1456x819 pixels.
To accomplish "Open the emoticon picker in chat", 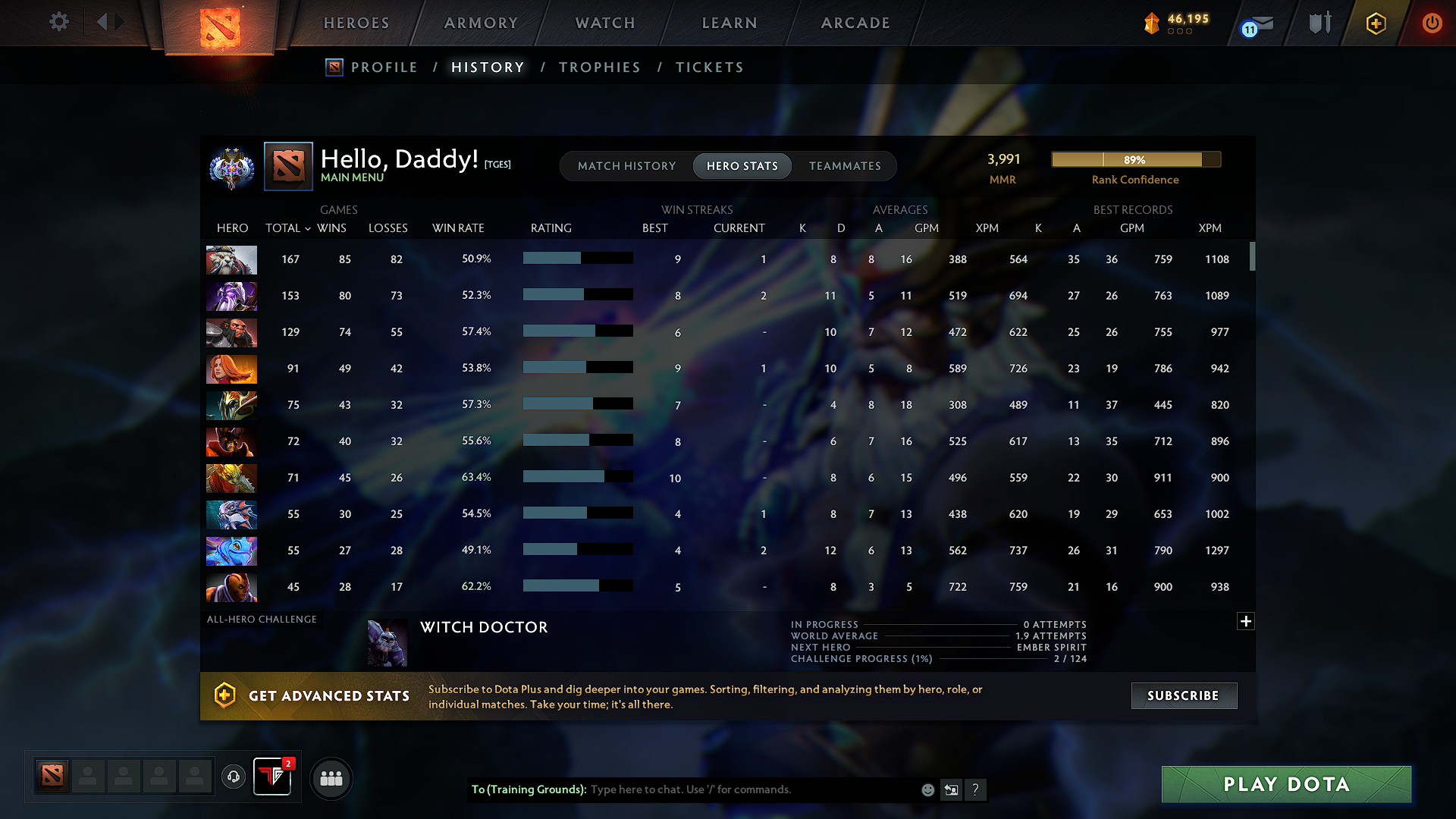I will [927, 789].
